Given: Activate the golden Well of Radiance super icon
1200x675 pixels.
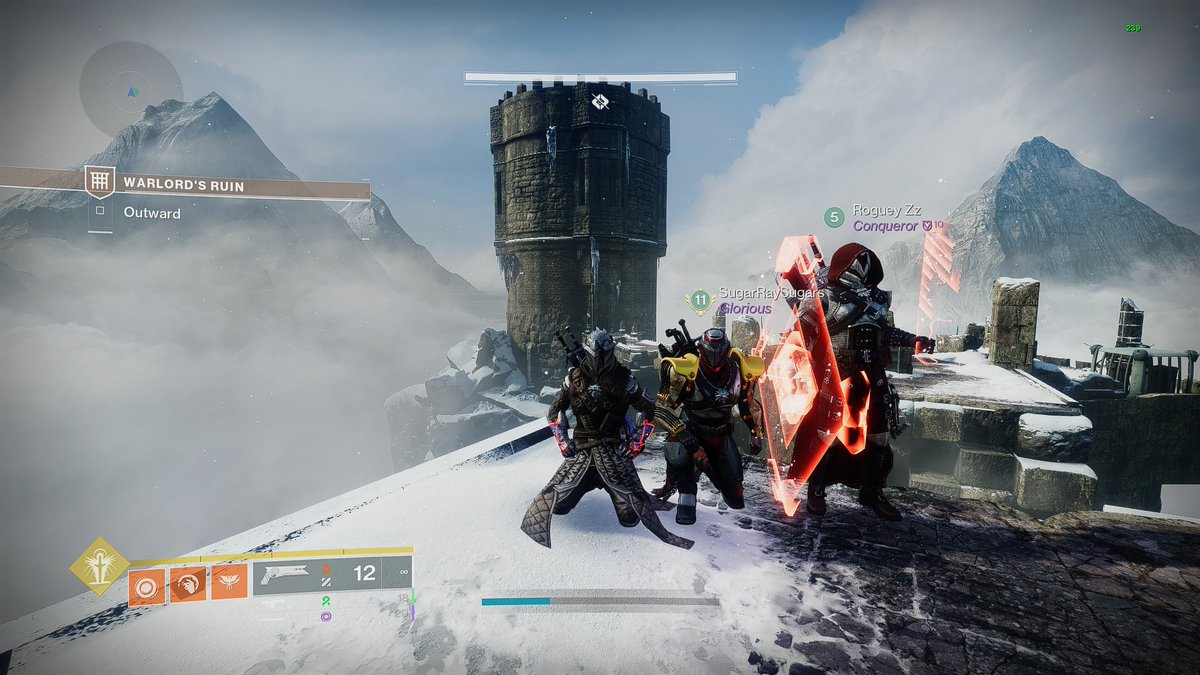Looking at the screenshot, I should (x=99, y=567).
